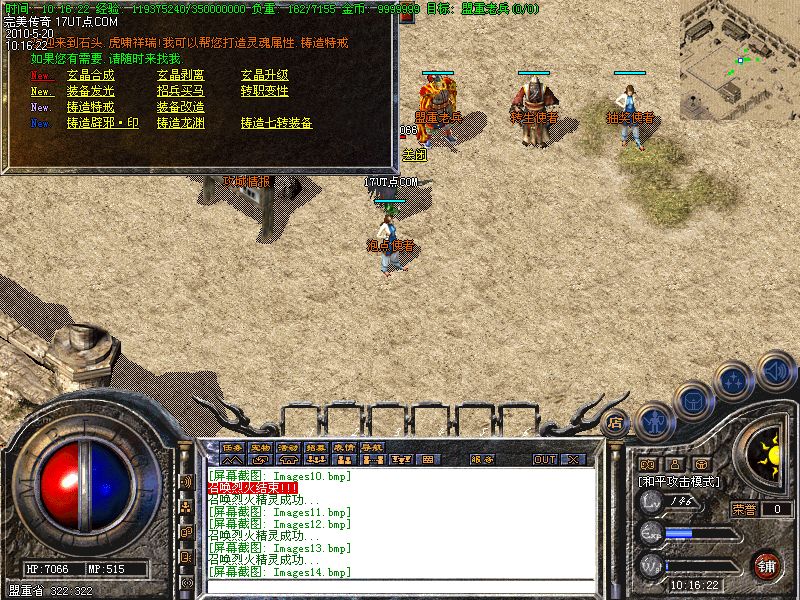Open the 任务 quest tab above chat

[x=232, y=447]
